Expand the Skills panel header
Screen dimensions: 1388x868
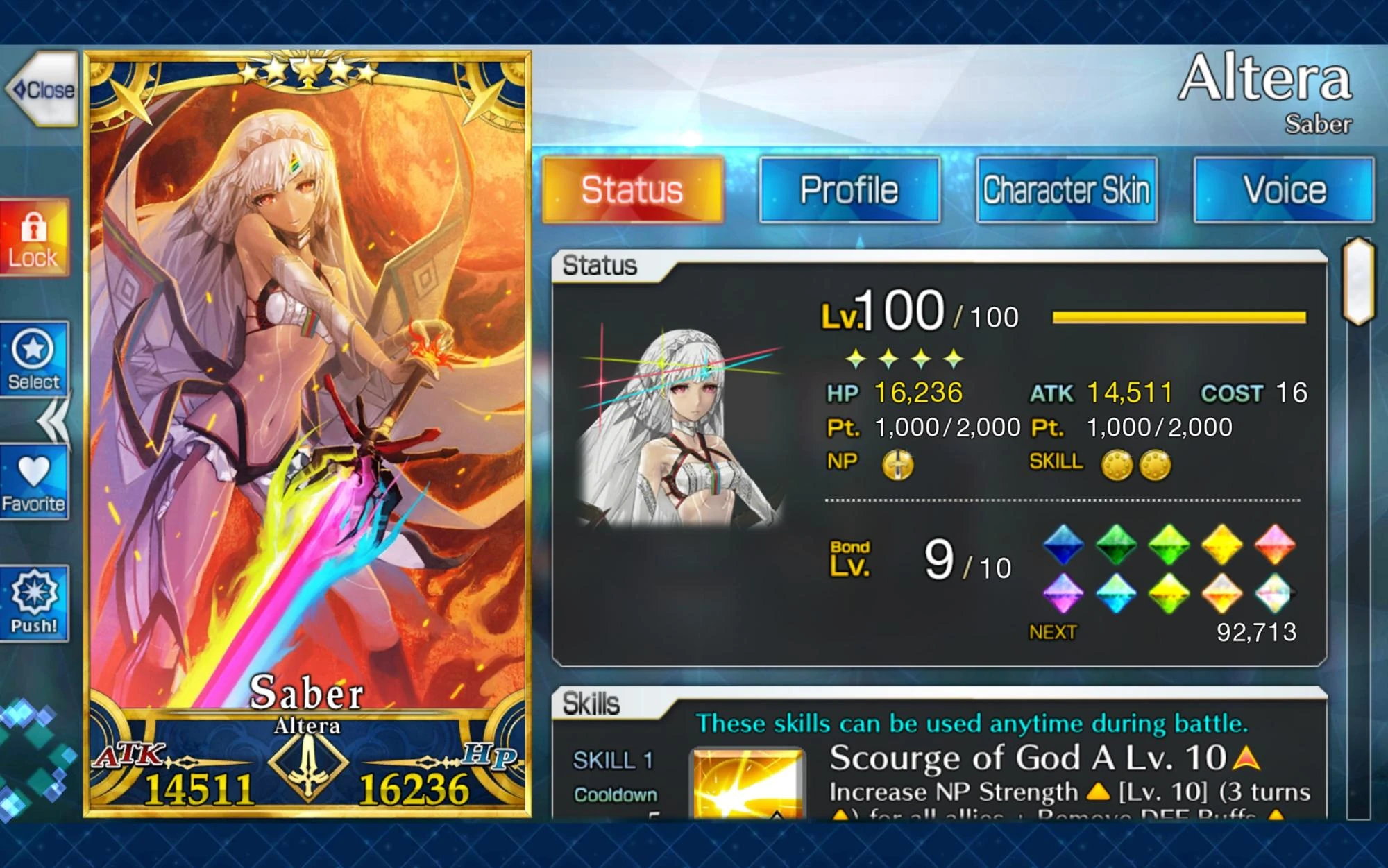pyautogui.click(x=593, y=703)
